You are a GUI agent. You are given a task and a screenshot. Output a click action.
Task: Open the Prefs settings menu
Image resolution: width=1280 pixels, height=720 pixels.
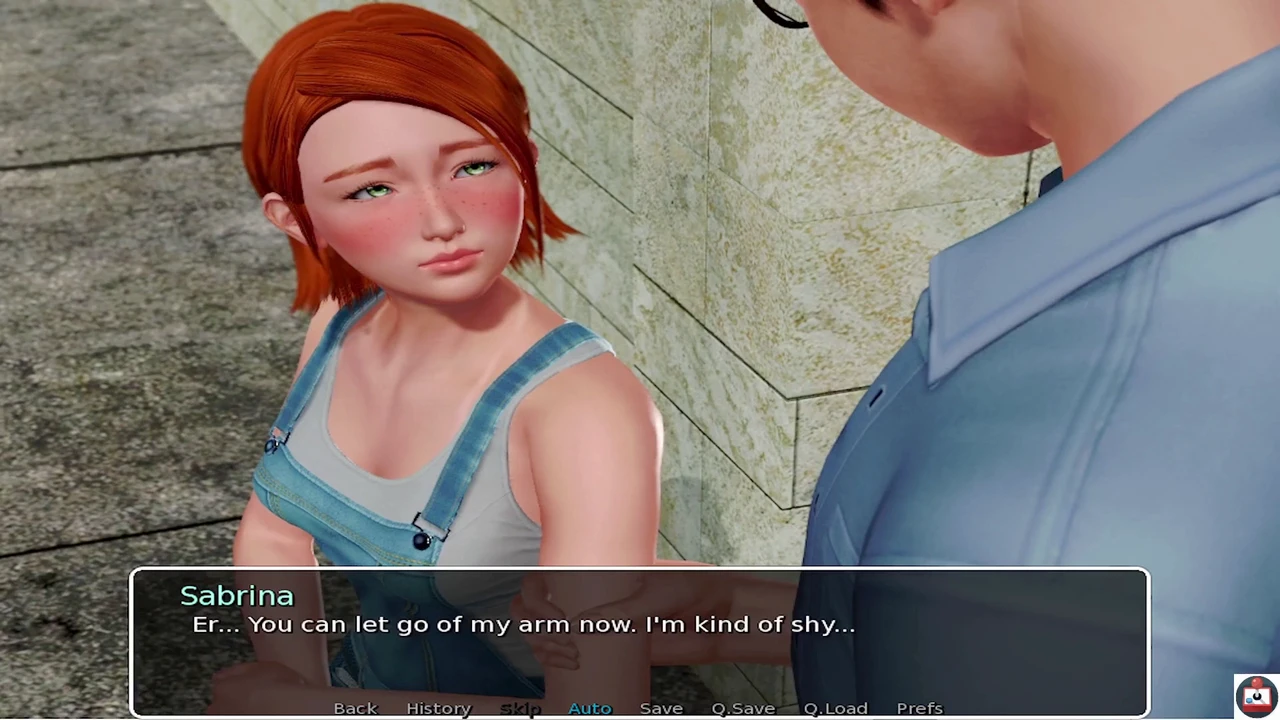click(x=919, y=708)
